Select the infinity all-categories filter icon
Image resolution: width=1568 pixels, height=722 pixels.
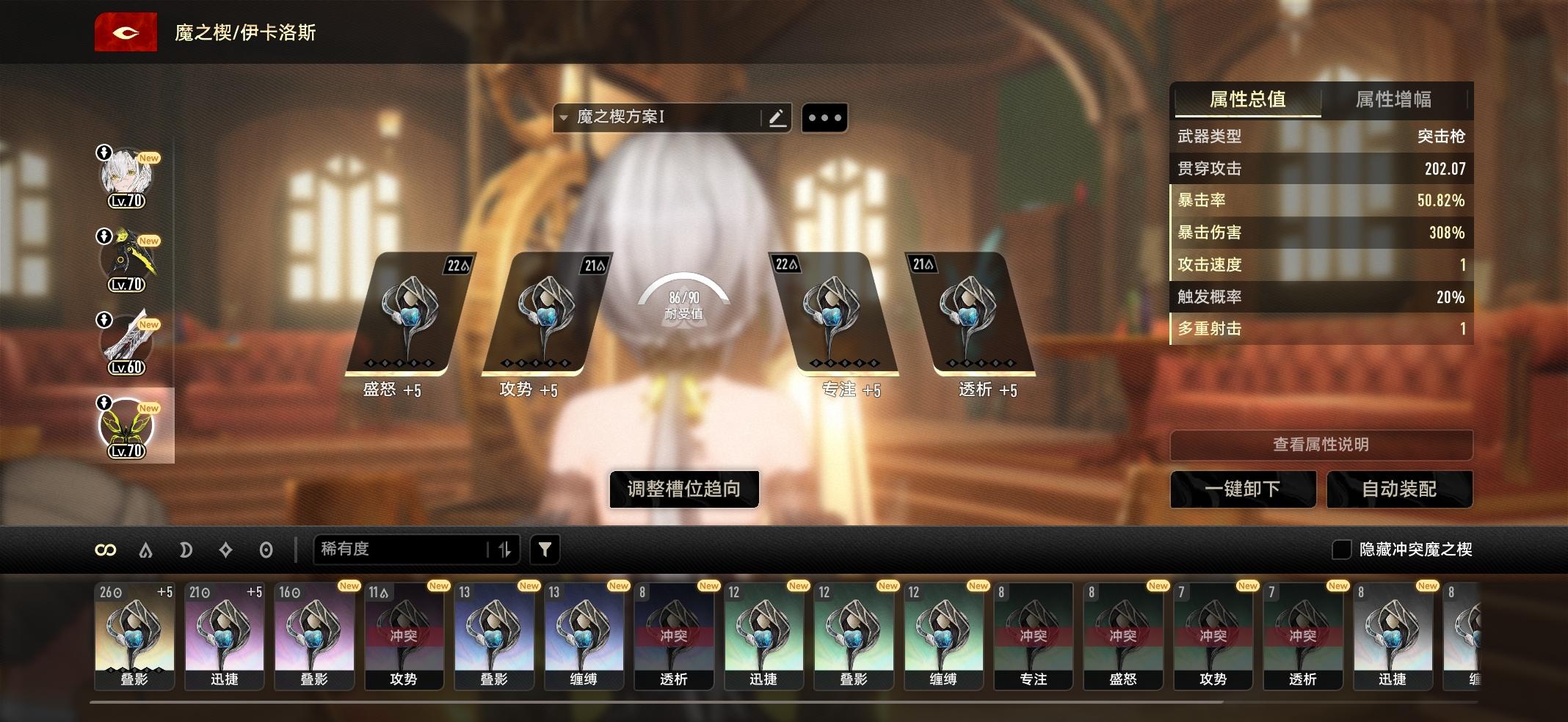[105, 549]
